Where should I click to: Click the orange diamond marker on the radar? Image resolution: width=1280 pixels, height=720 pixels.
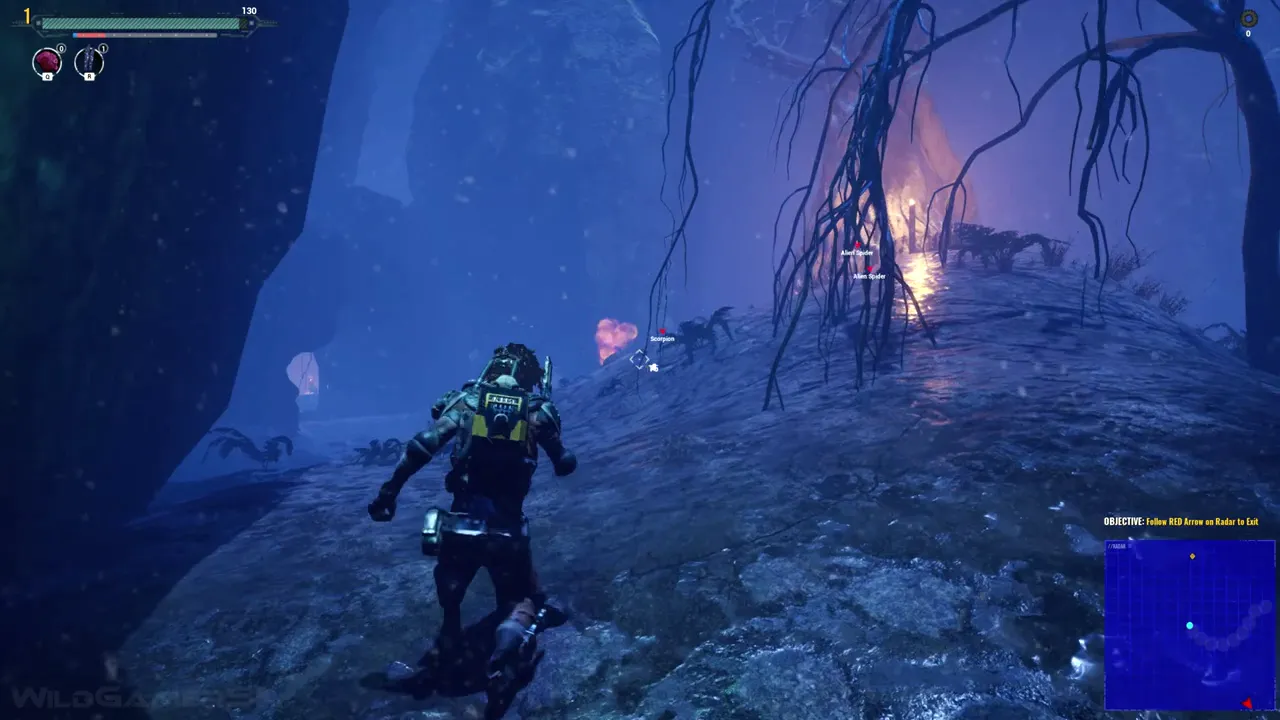click(1192, 556)
